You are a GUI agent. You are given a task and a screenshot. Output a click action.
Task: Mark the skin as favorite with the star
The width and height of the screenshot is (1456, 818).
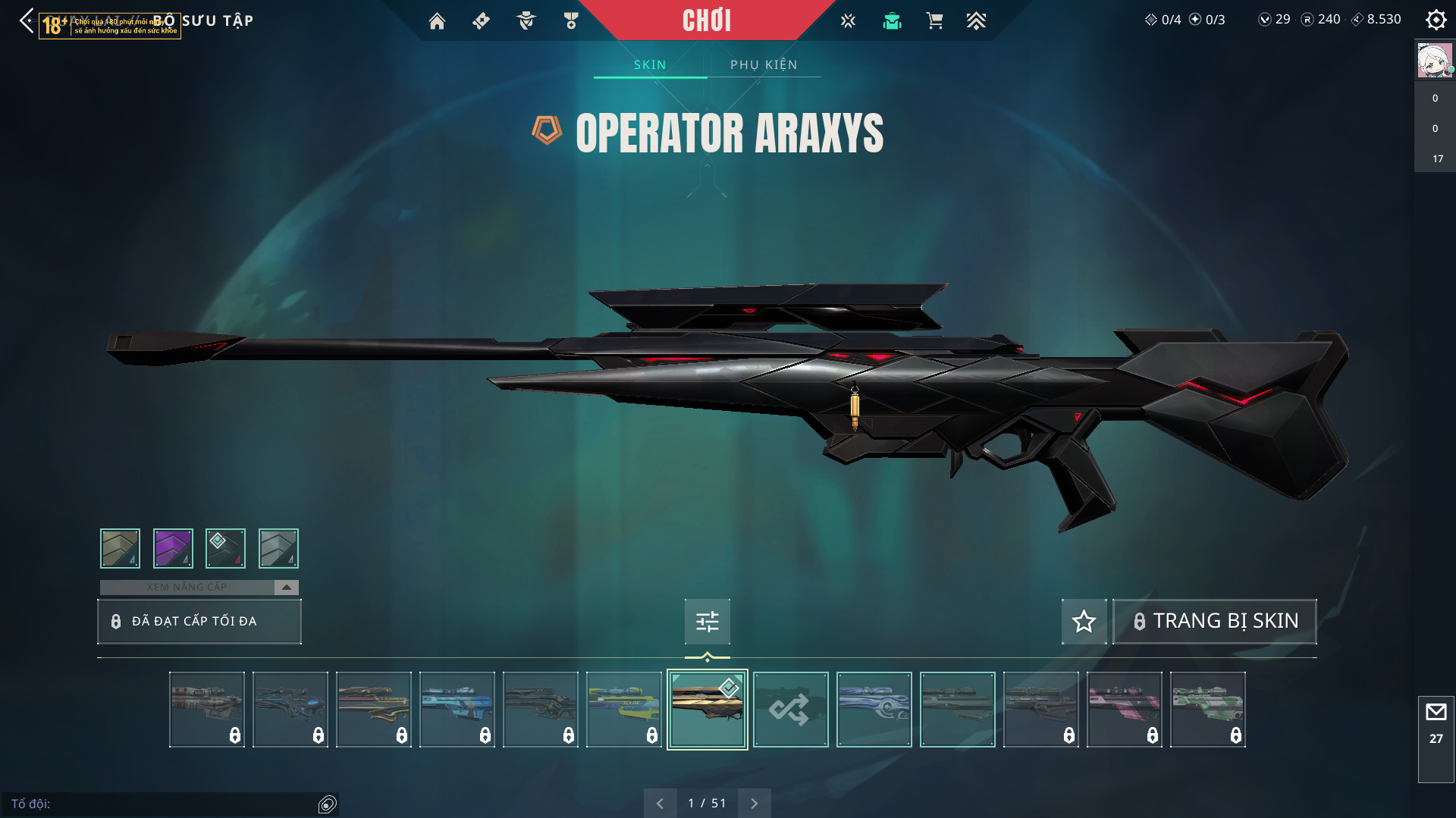point(1084,621)
